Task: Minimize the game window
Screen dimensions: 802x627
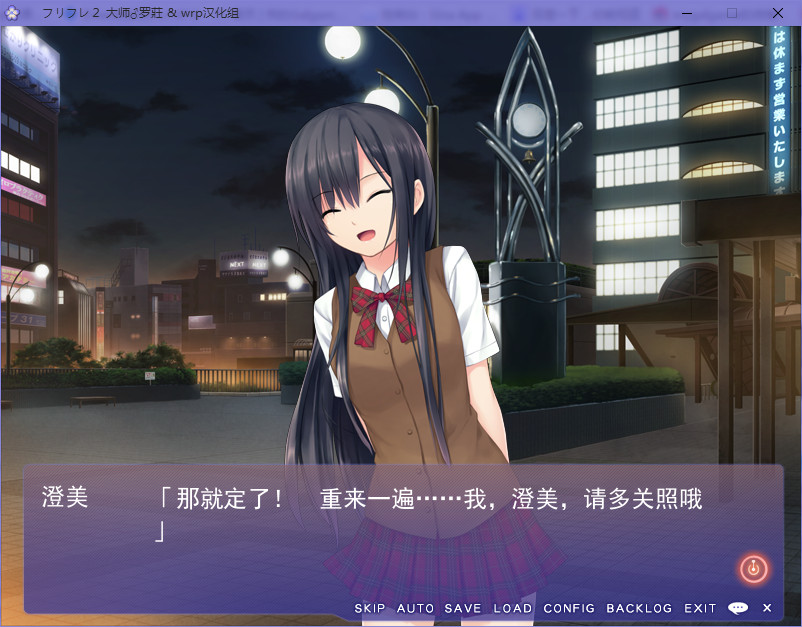Action: (686, 13)
